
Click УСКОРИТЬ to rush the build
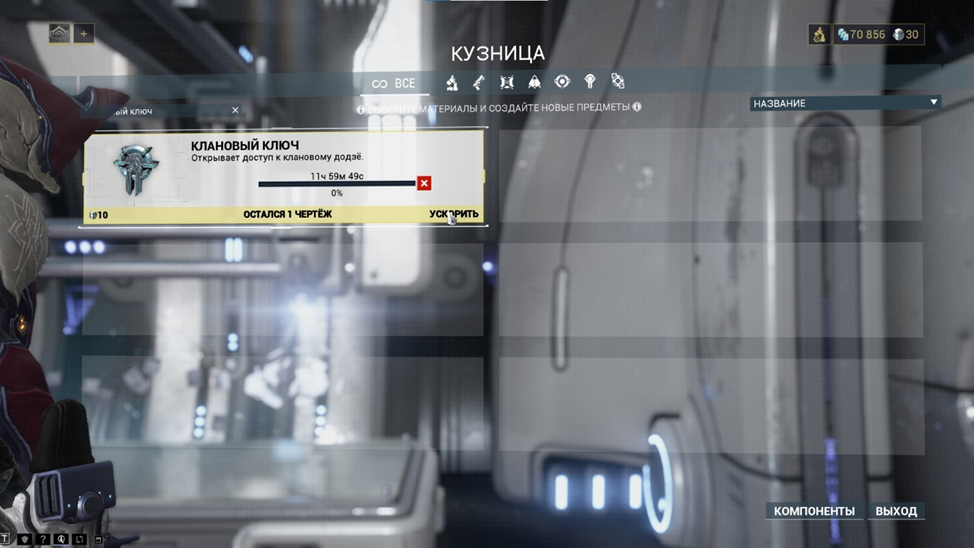453,214
